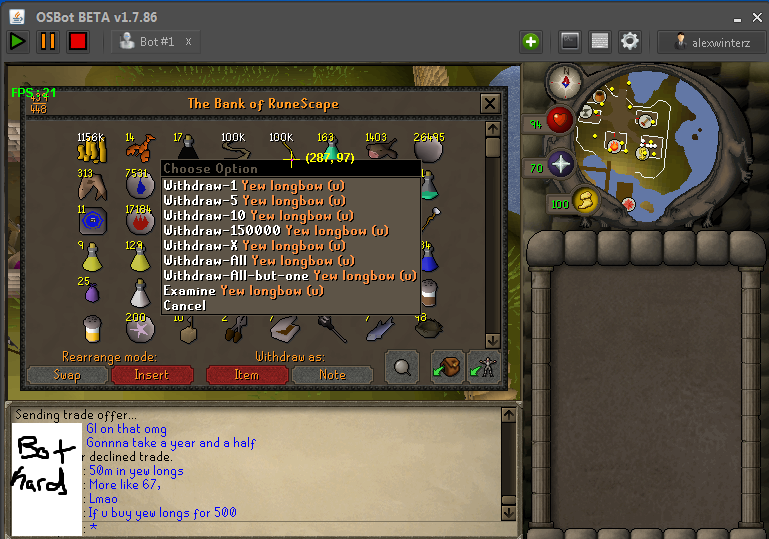Examine the Yew longbow (u)

(x=243, y=290)
